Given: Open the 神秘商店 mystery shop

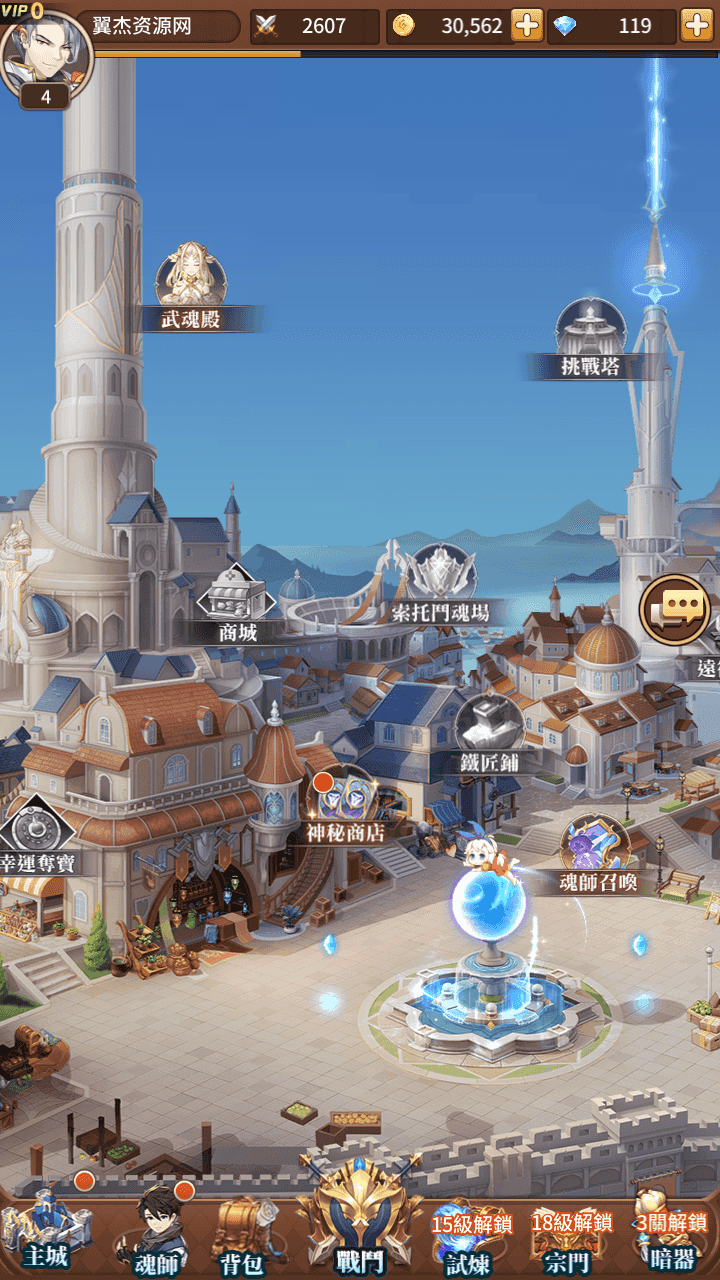Looking at the screenshot, I should [x=346, y=798].
